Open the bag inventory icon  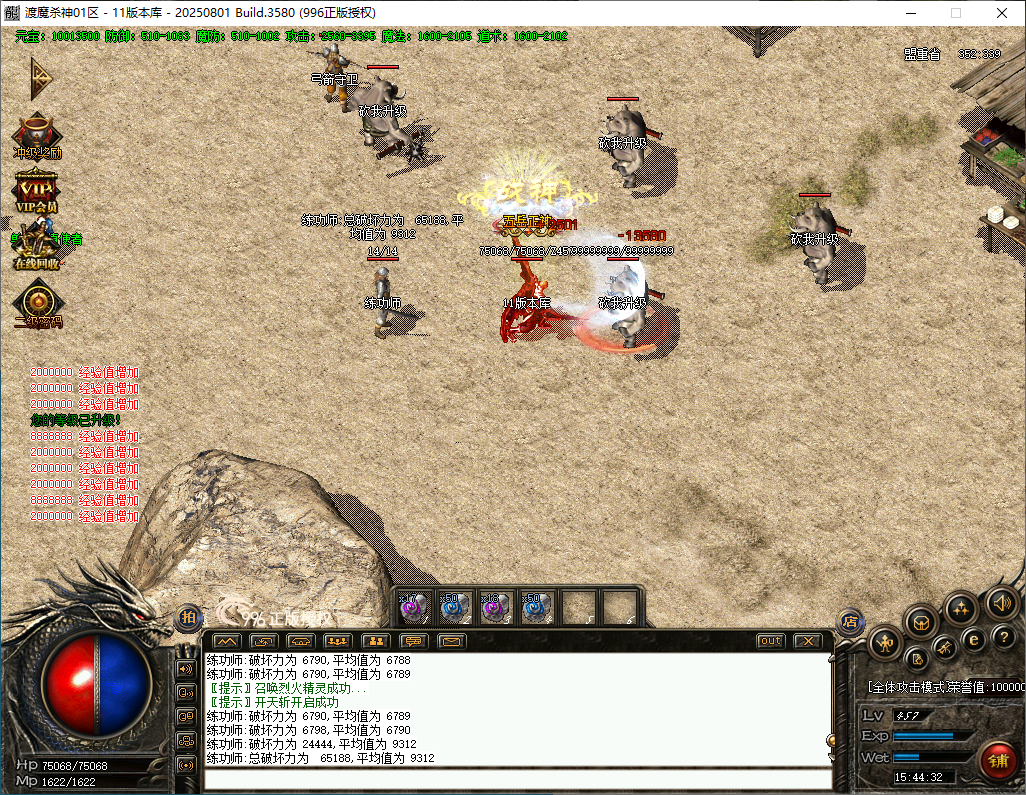click(921, 623)
